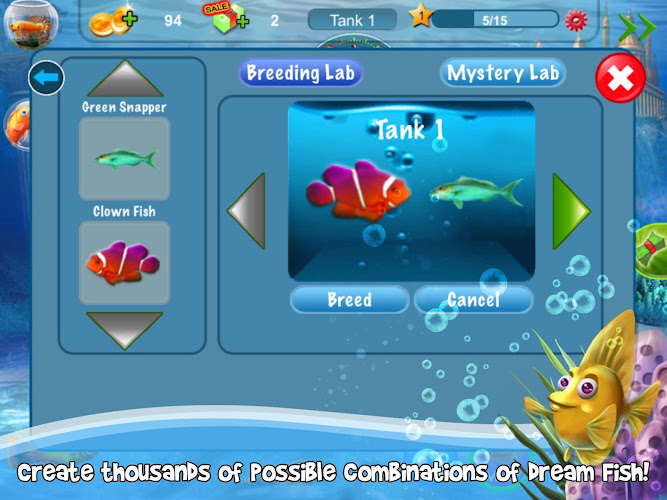
Task: Open the green gems sale offer
Action: [x=227, y=19]
